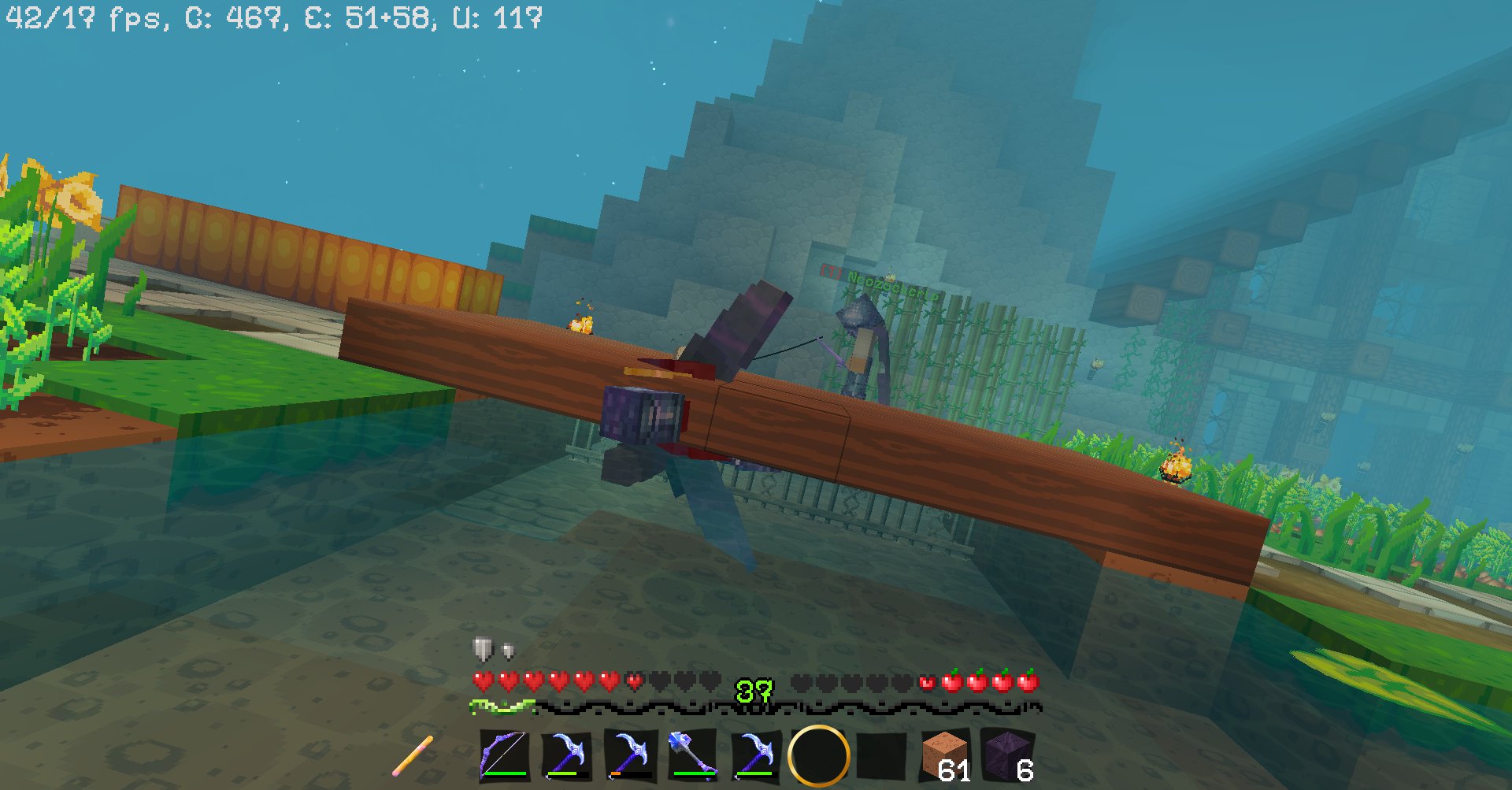The height and width of the screenshot is (790, 1512).
Task: Select the purple bow hotbar slot
Action: click(504, 755)
